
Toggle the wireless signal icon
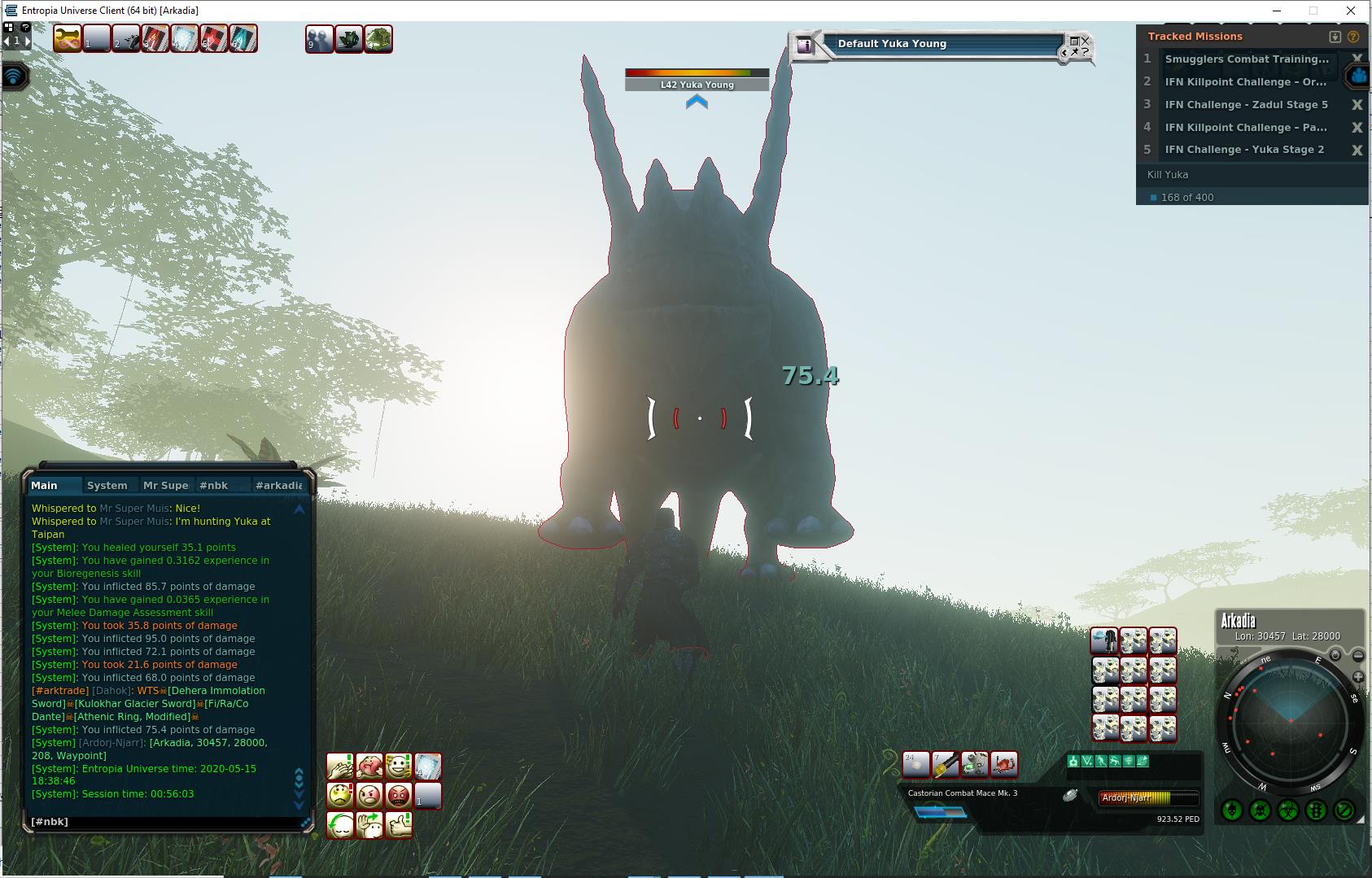tap(15, 76)
